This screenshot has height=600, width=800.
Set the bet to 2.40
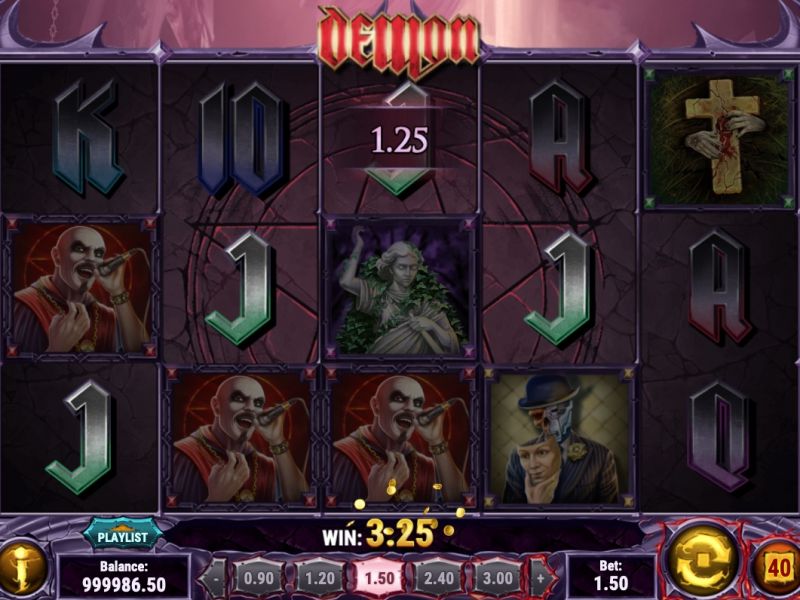[438, 578]
